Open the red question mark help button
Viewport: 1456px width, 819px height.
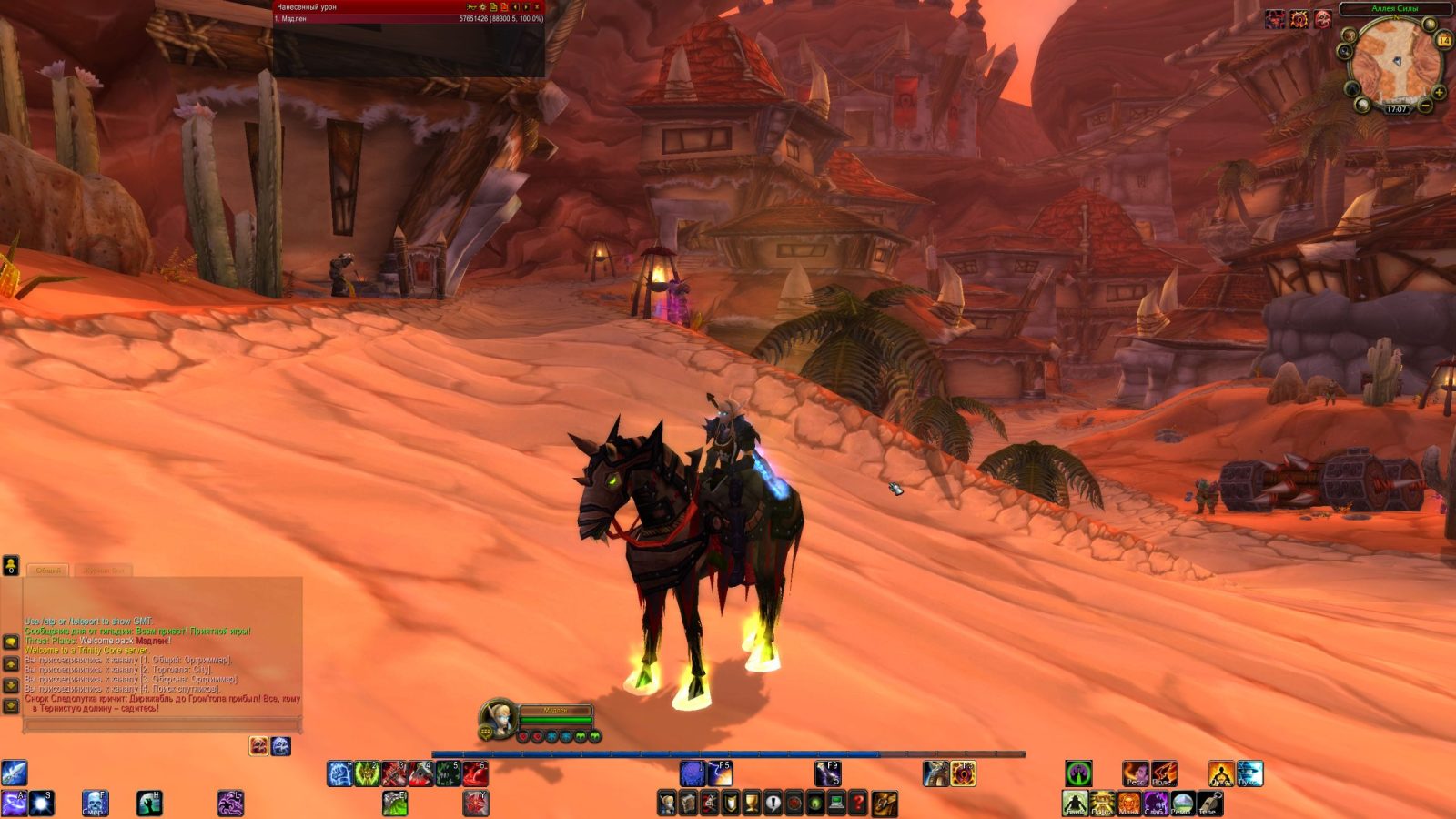[857, 804]
